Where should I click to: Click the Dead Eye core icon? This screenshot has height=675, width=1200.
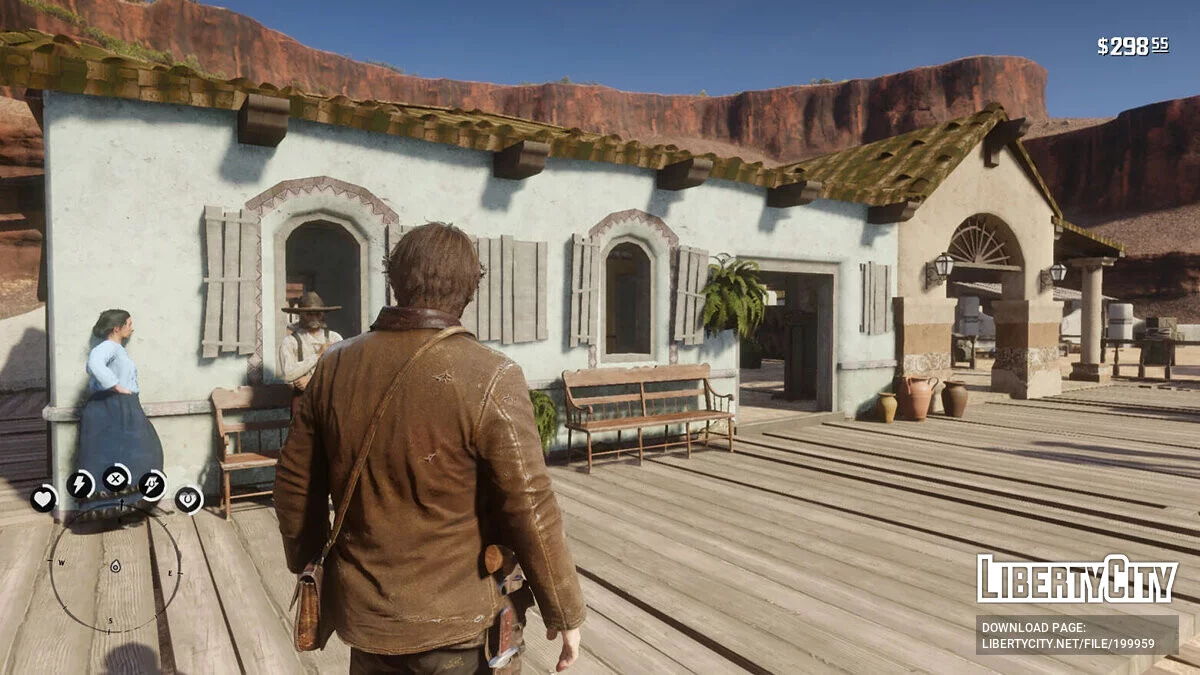coord(117,478)
